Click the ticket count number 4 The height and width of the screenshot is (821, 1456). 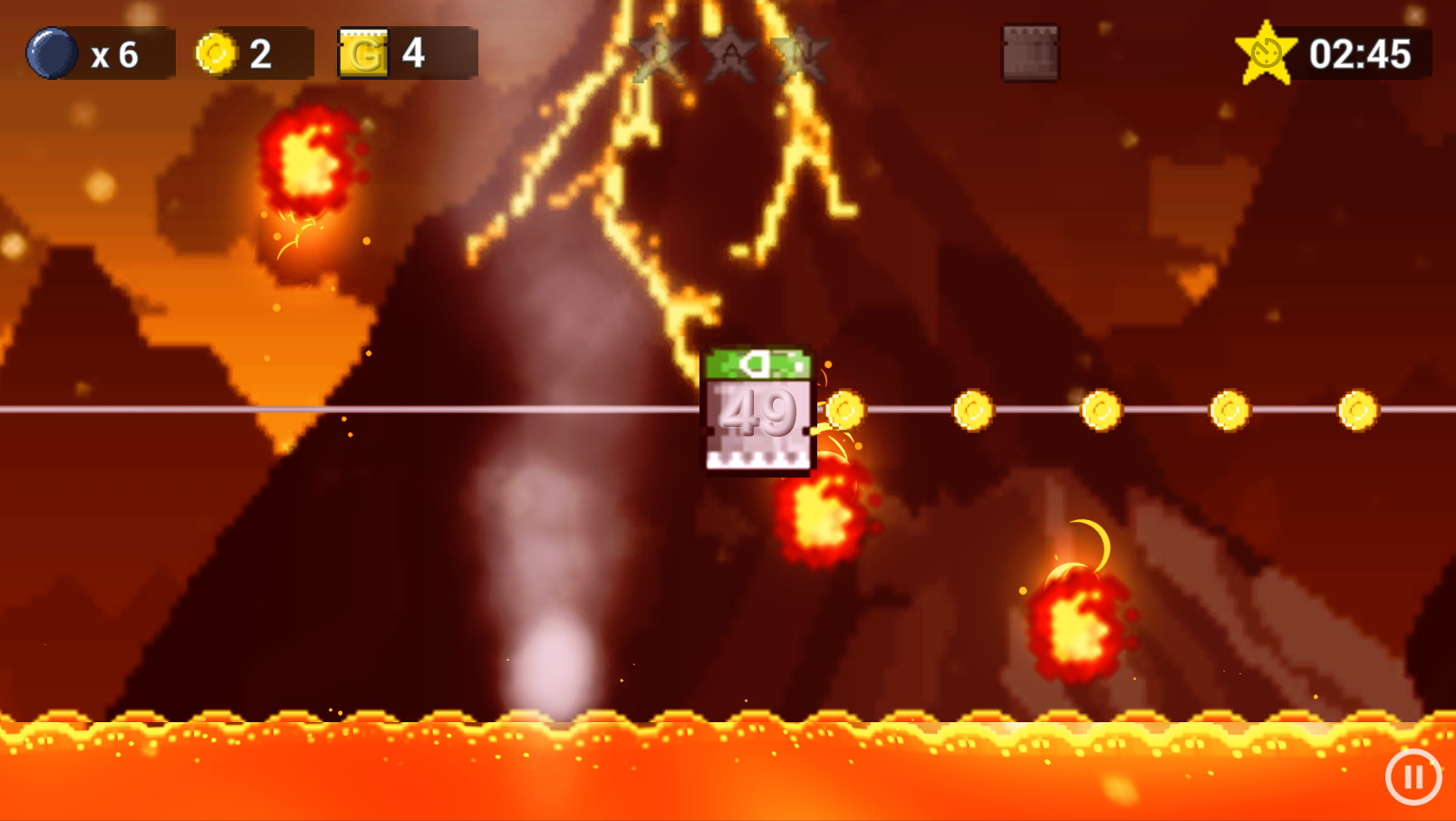415,53
